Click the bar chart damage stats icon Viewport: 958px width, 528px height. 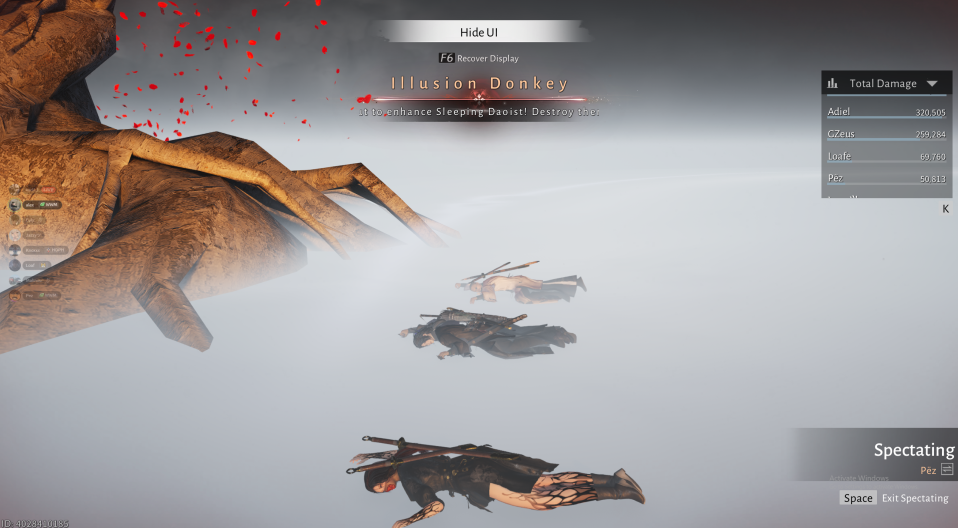click(x=833, y=84)
